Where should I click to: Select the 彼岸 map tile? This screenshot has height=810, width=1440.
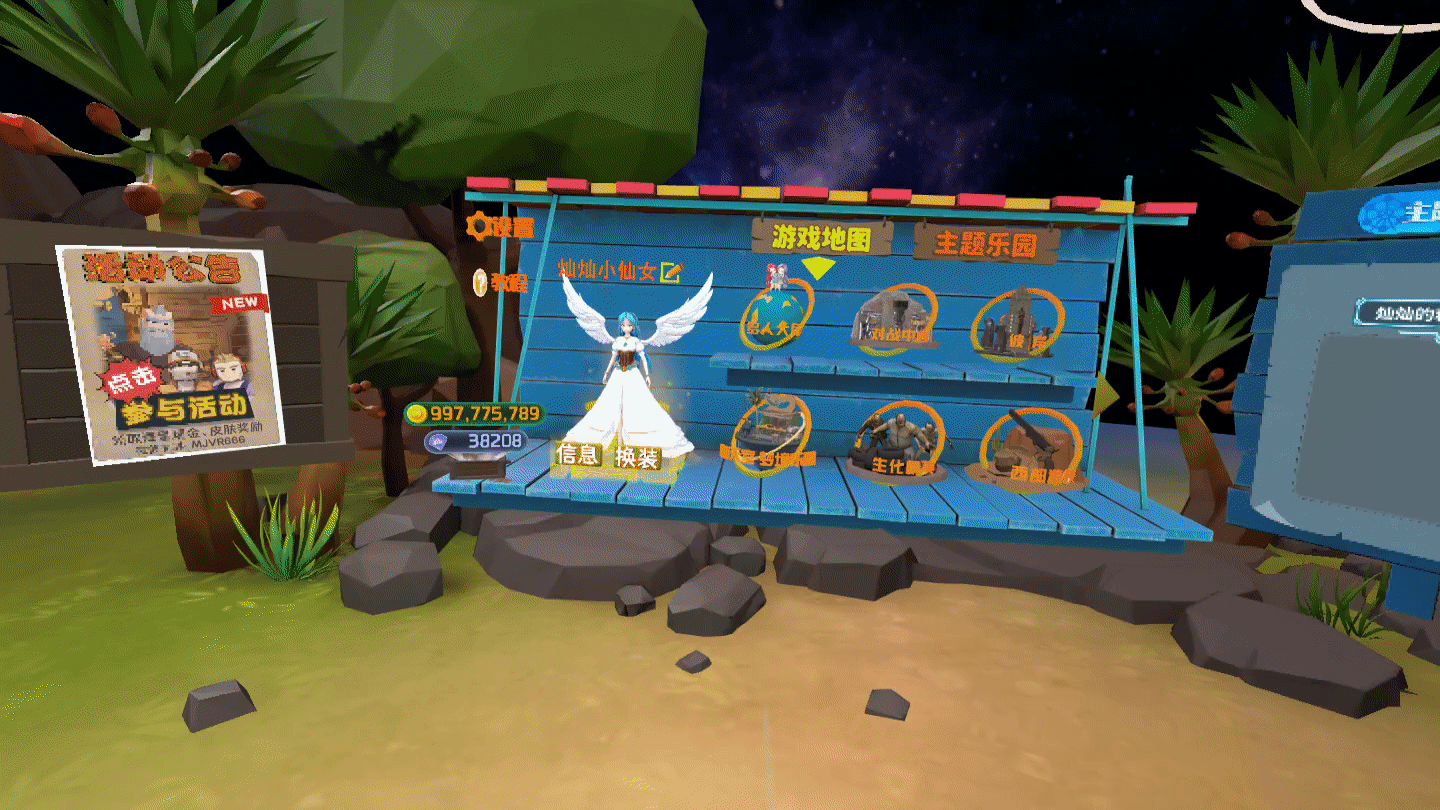[1013, 325]
